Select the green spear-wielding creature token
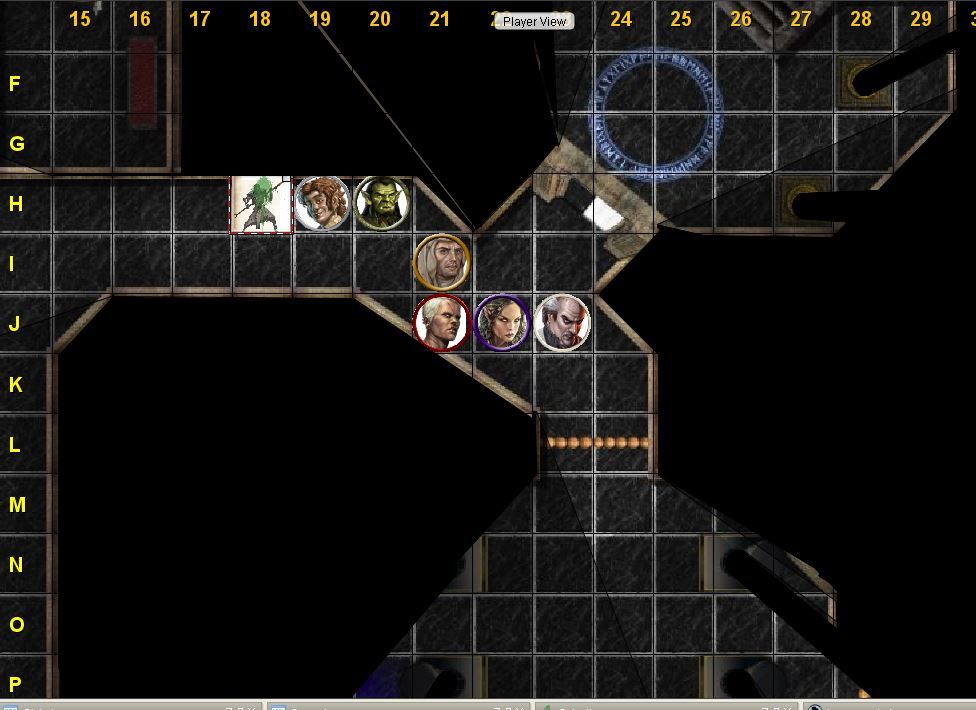This screenshot has height=710, width=976. (x=261, y=205)
